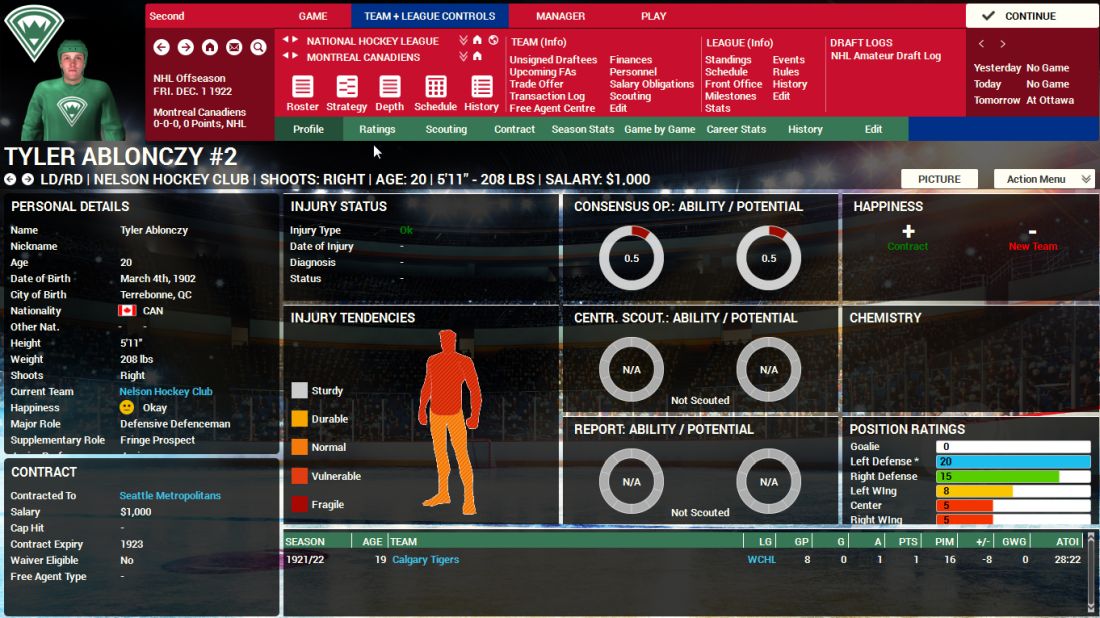Open the Manager menu
This screenshot has width=1100, height=618.
560,16
